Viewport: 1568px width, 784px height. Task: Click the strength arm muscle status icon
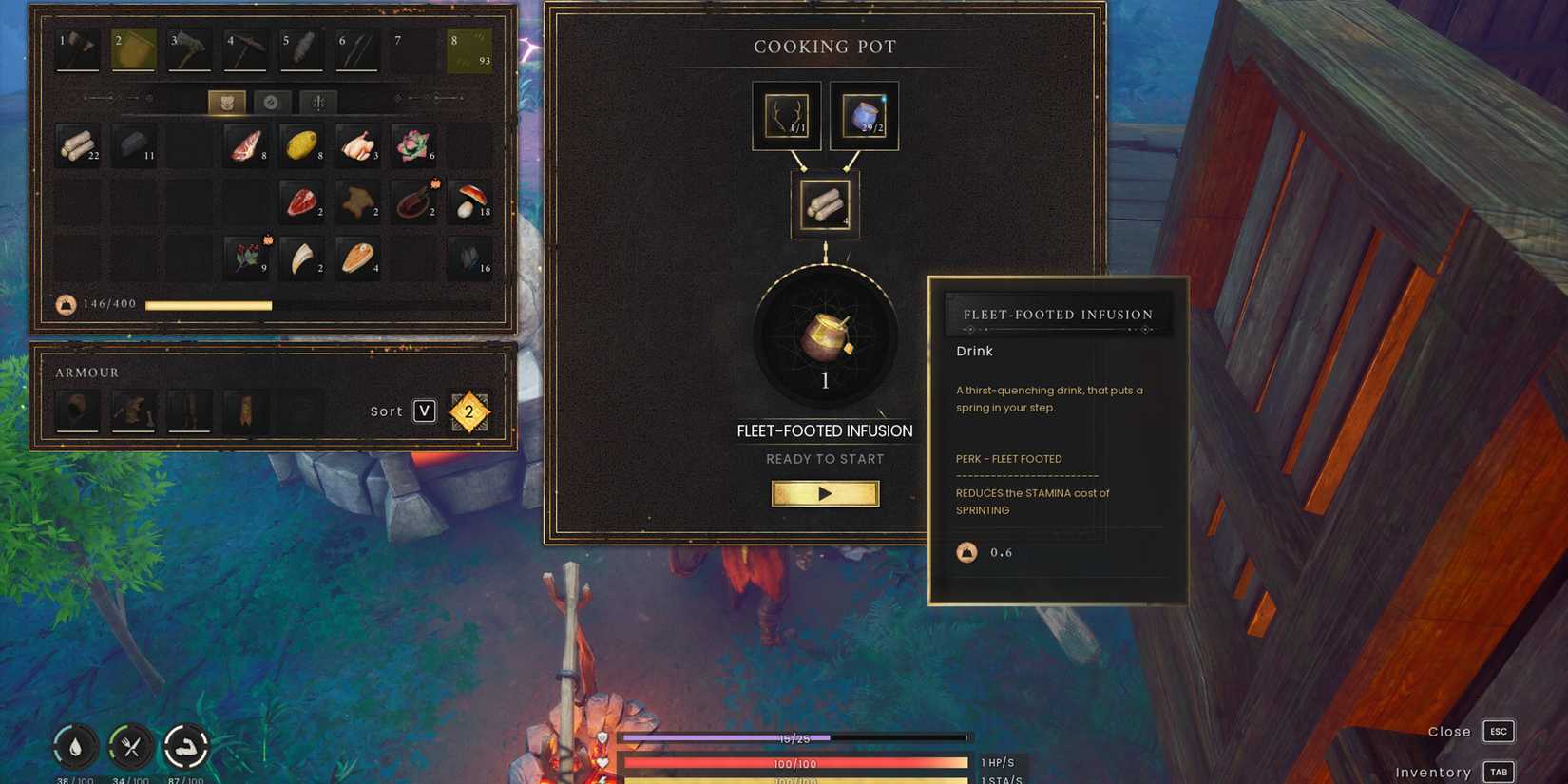tap(187, 747)
